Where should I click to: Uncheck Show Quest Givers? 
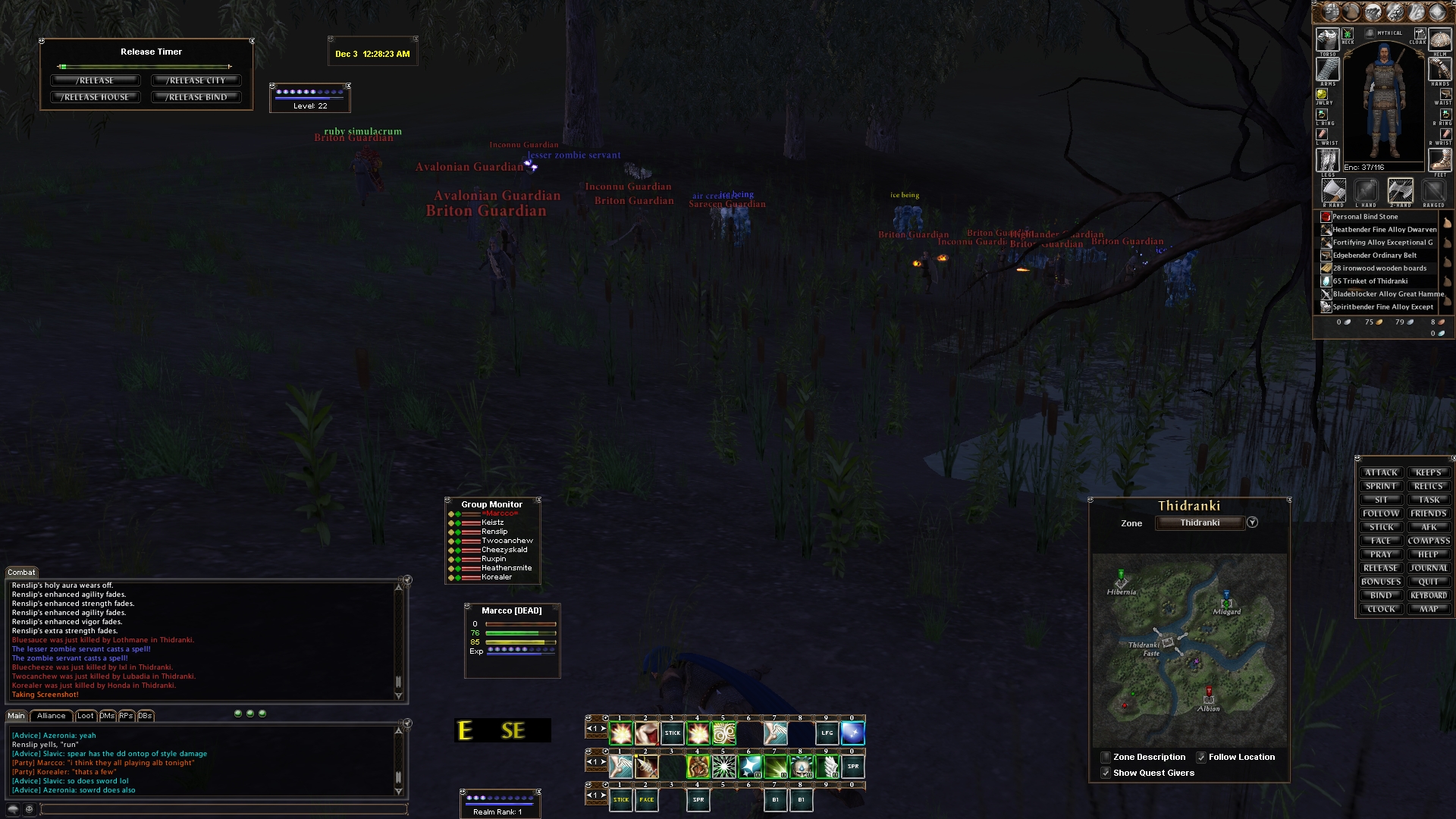pos(1106,773)
